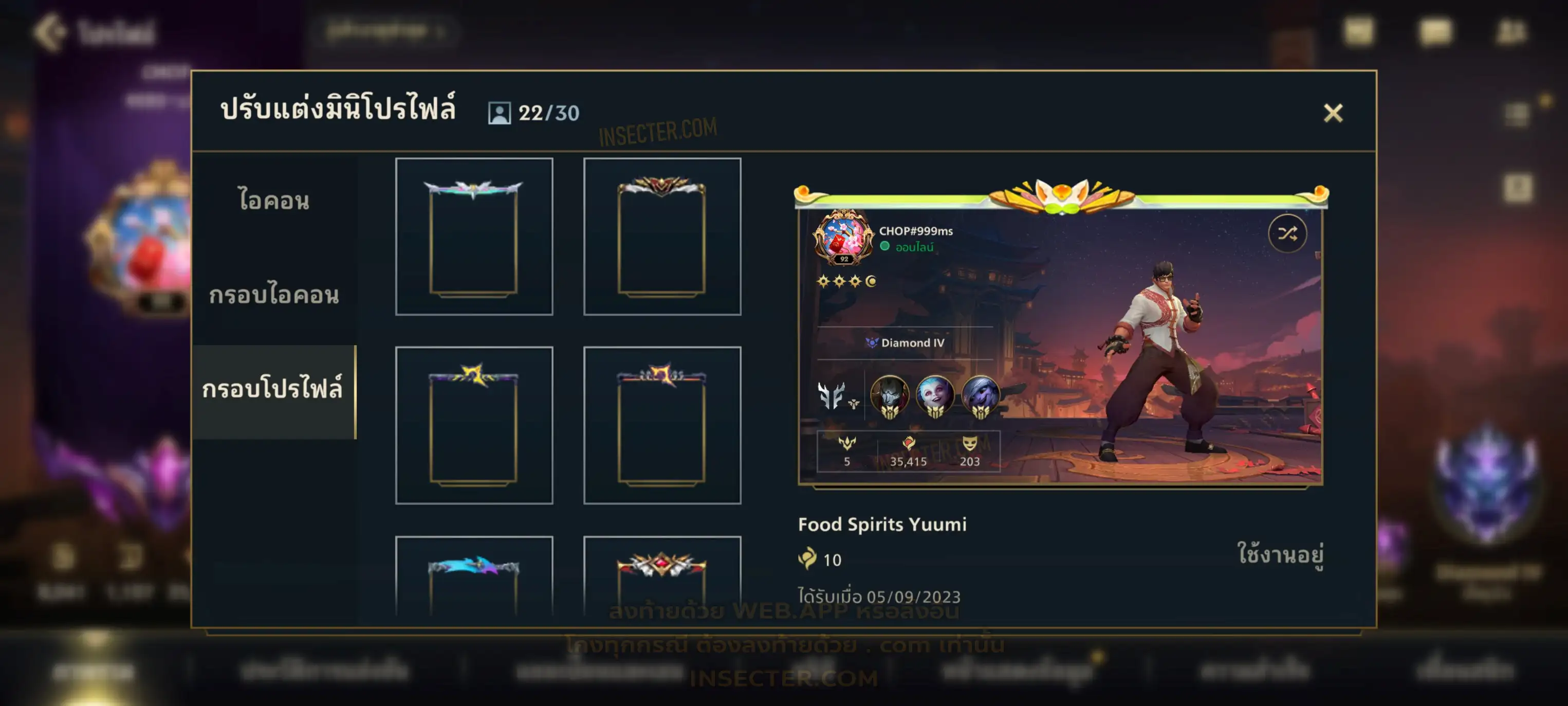Choose the orange star ornate profile frame
This screenshot has height=706, width=1568.
[661, 425]
